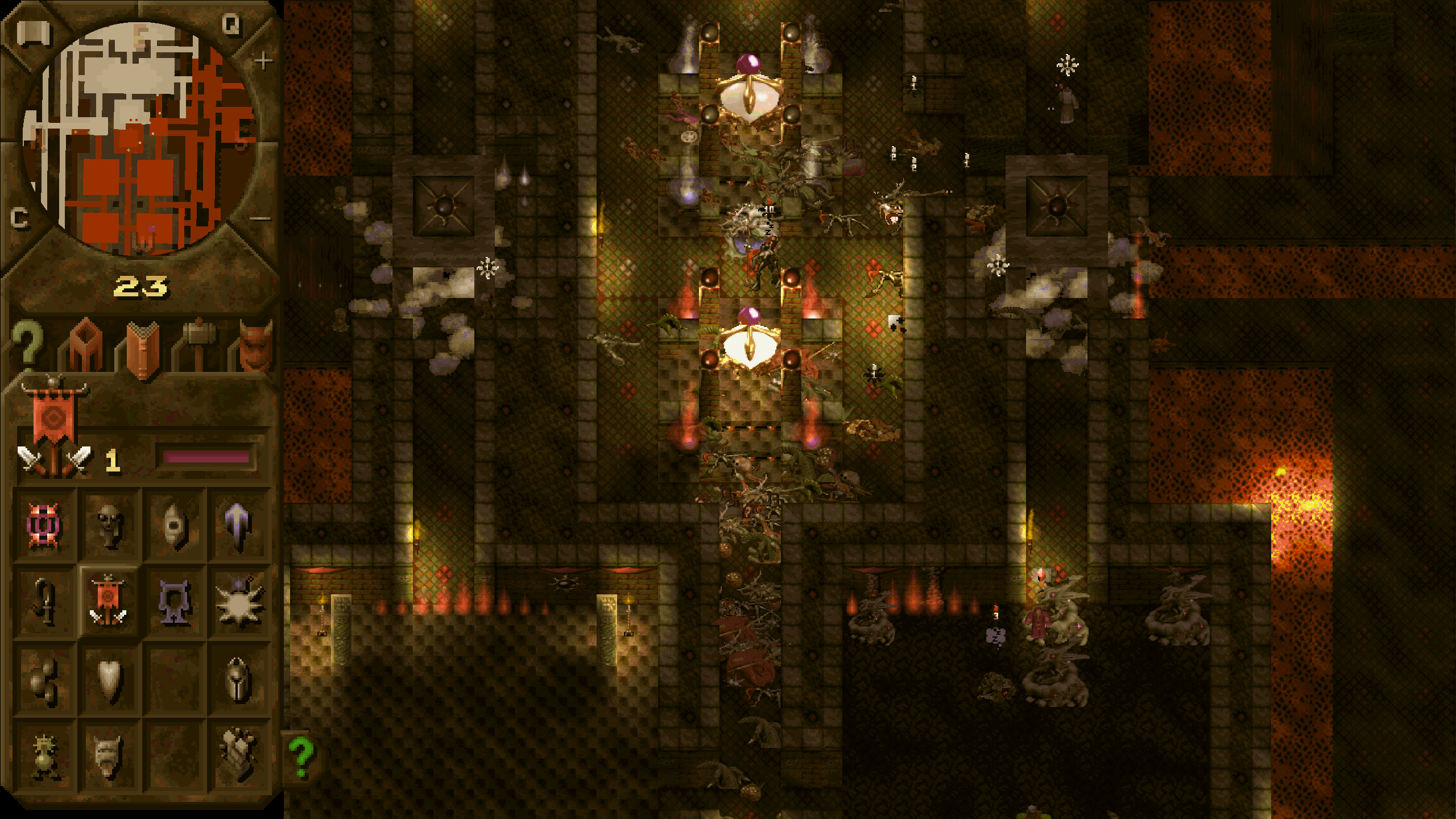Zoom out the minimap with minus
The height and width of the screenshot is (819, 1456).
coord(260,218)
